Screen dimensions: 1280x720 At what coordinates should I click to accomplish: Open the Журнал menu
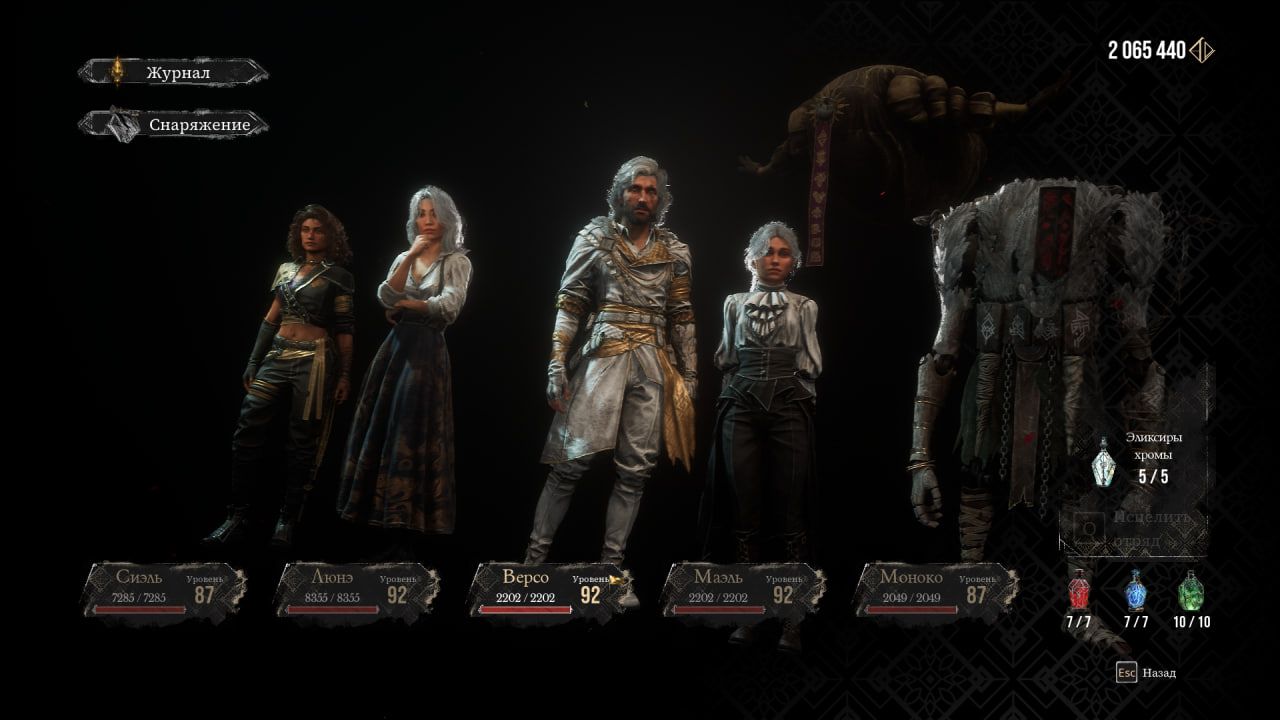click(x=176, y=72)
